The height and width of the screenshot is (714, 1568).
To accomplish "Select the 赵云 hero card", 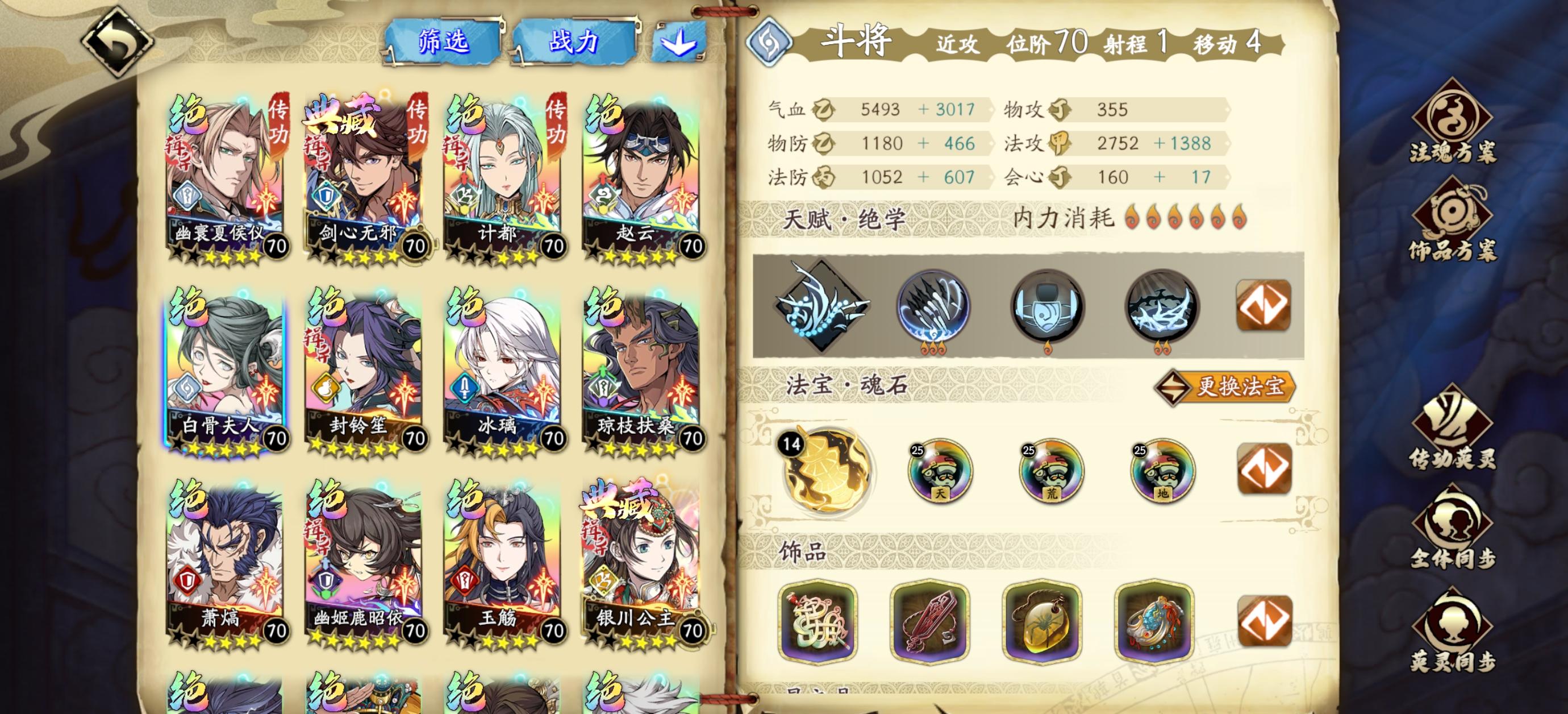I will (639, 177).
